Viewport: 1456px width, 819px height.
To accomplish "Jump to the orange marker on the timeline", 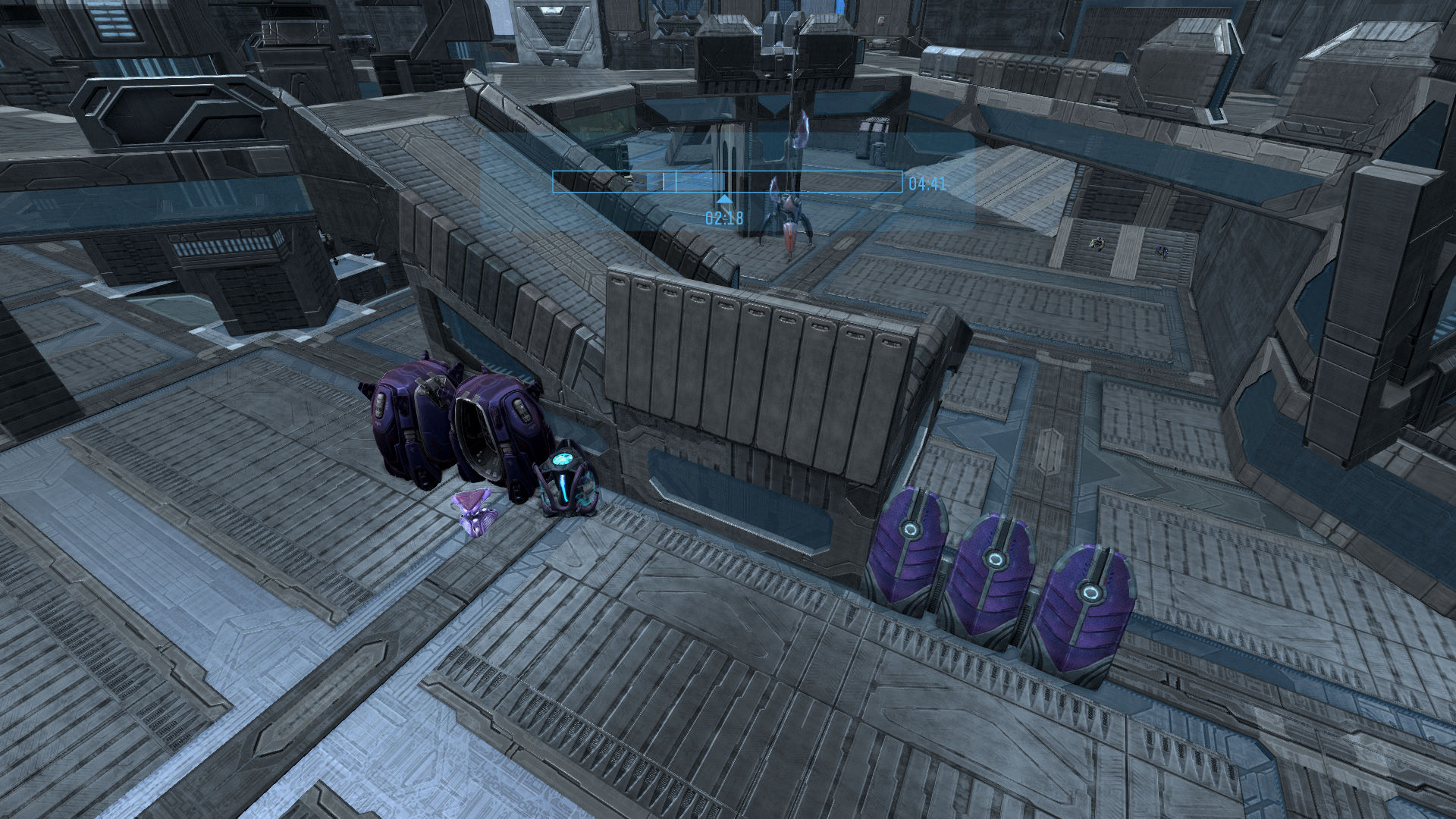I will click(664, 182).
